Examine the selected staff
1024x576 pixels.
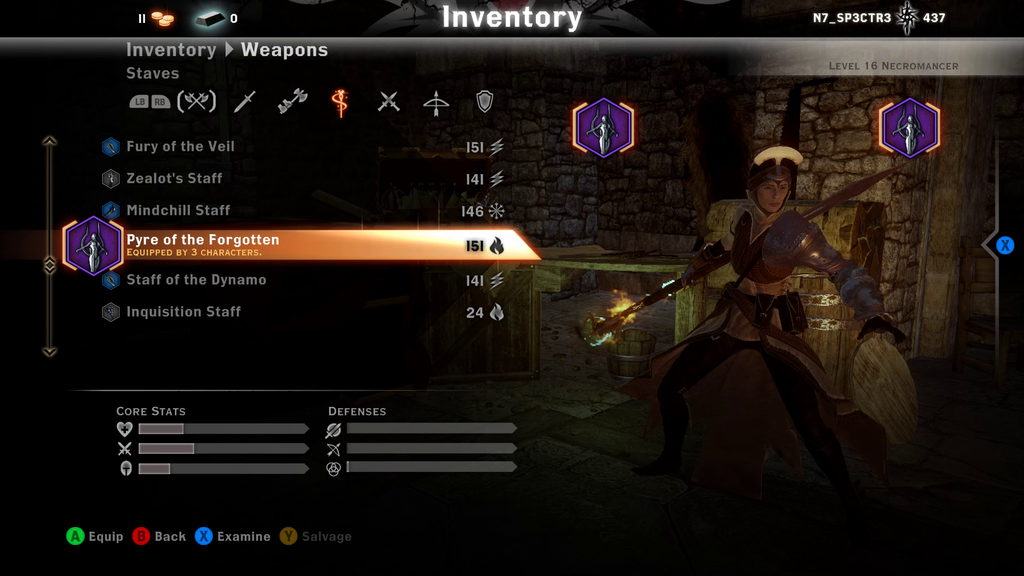click(233, 537)
